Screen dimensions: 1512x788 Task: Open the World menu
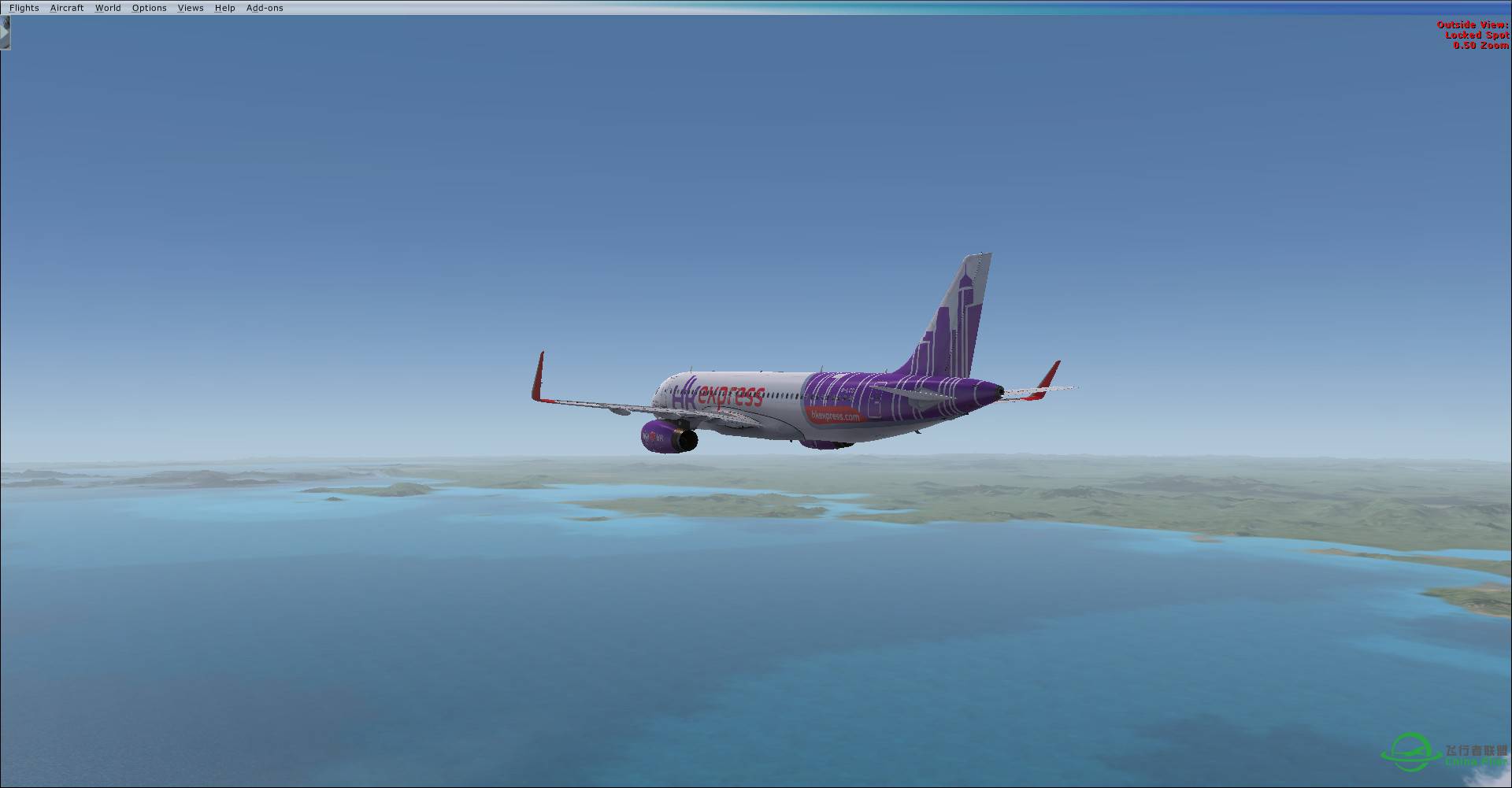pyautogui.click(x=108, y=7)
